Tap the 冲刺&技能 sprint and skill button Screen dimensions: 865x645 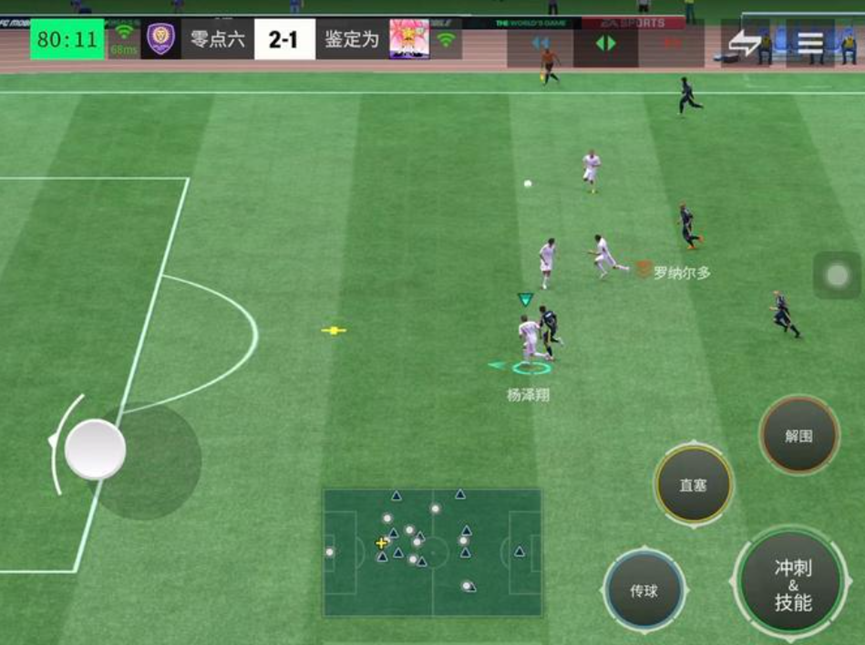pos(792,585)
